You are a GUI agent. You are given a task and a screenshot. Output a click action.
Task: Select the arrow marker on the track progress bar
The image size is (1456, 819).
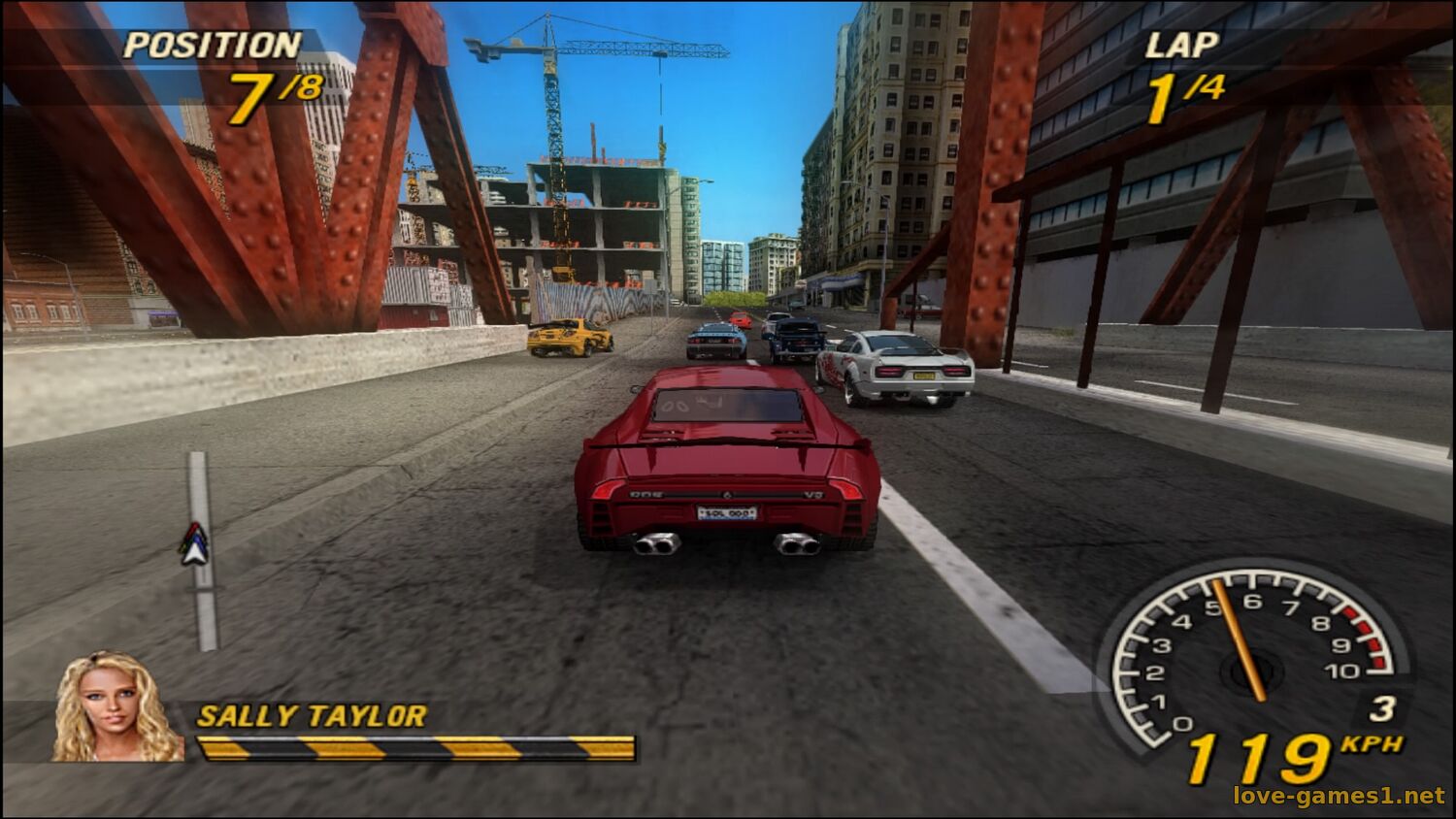pos(195,544)
